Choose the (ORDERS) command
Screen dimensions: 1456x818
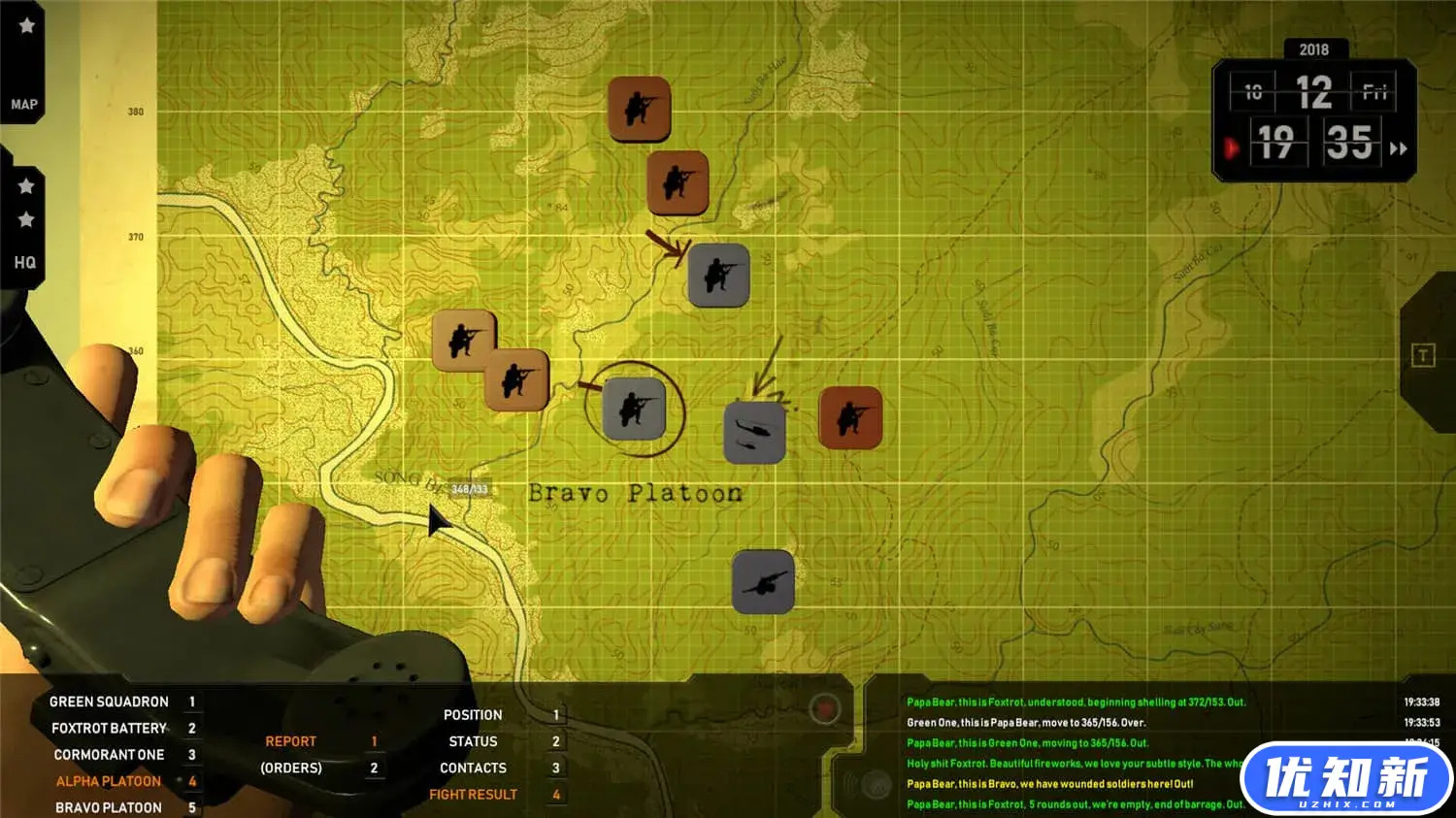pos(290,768)
